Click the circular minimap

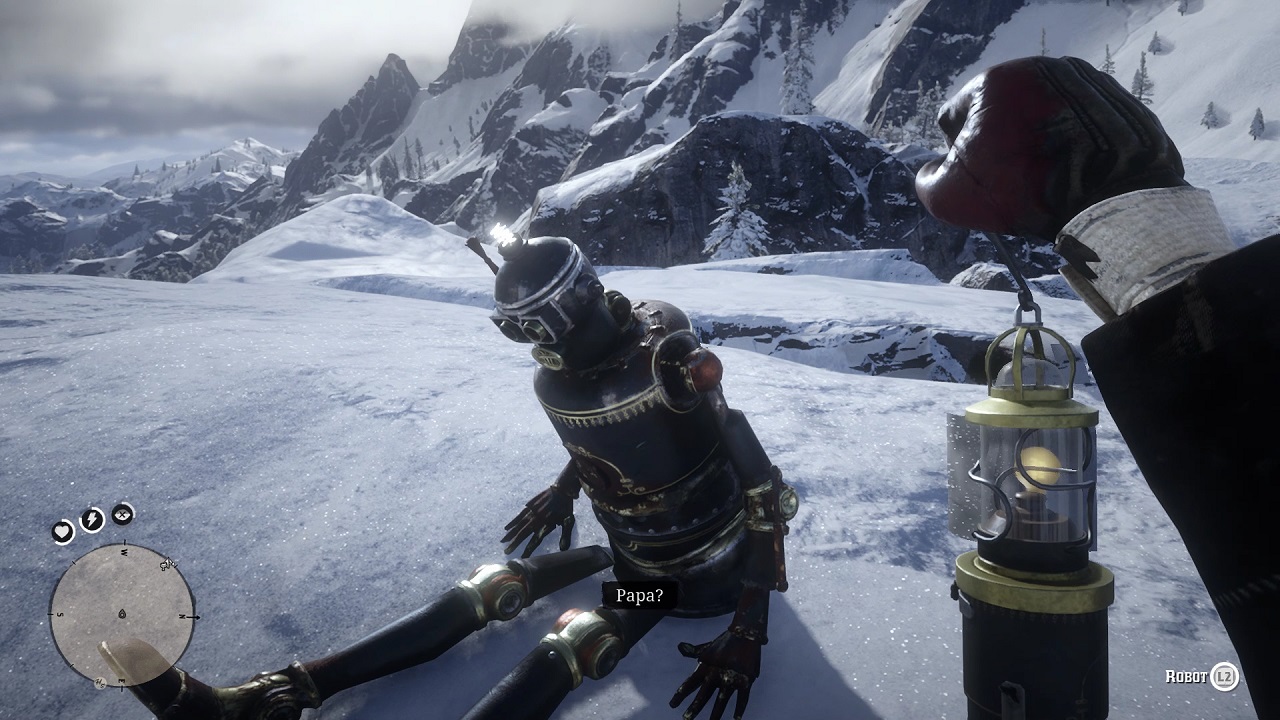[x=122, y=614]
